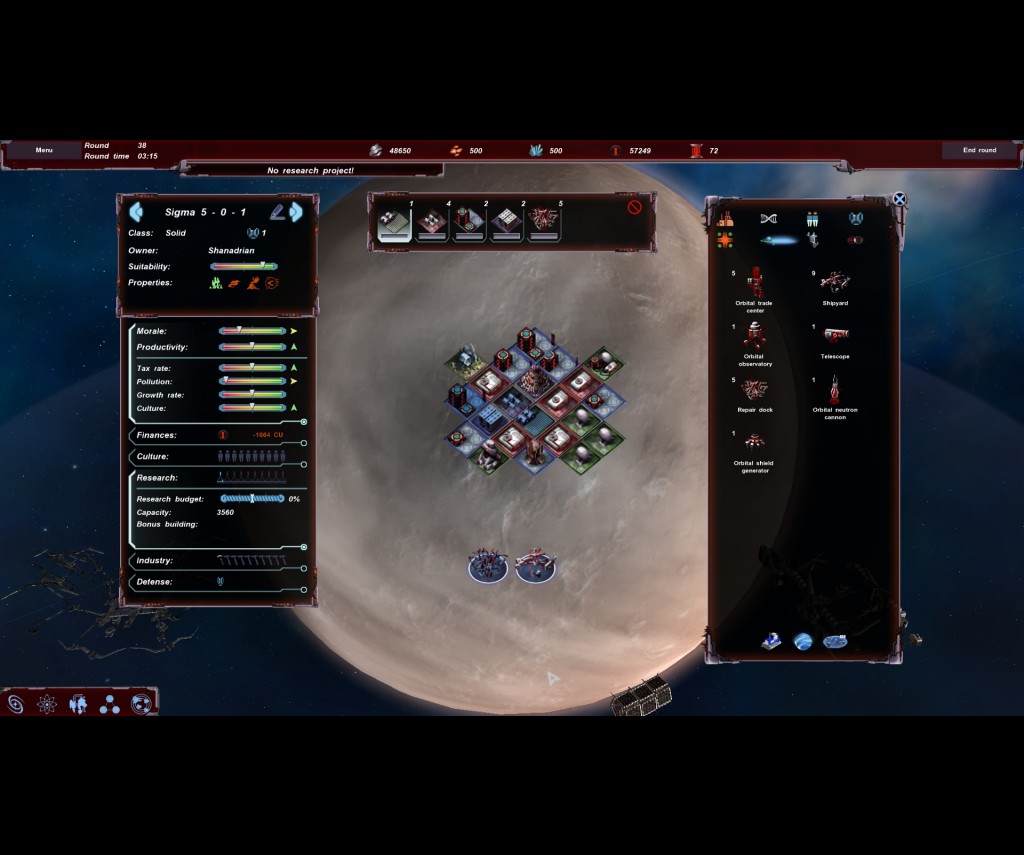Rename planet with the pencil icon
This screenshot has width=1024, height=855.
[276, 212]
